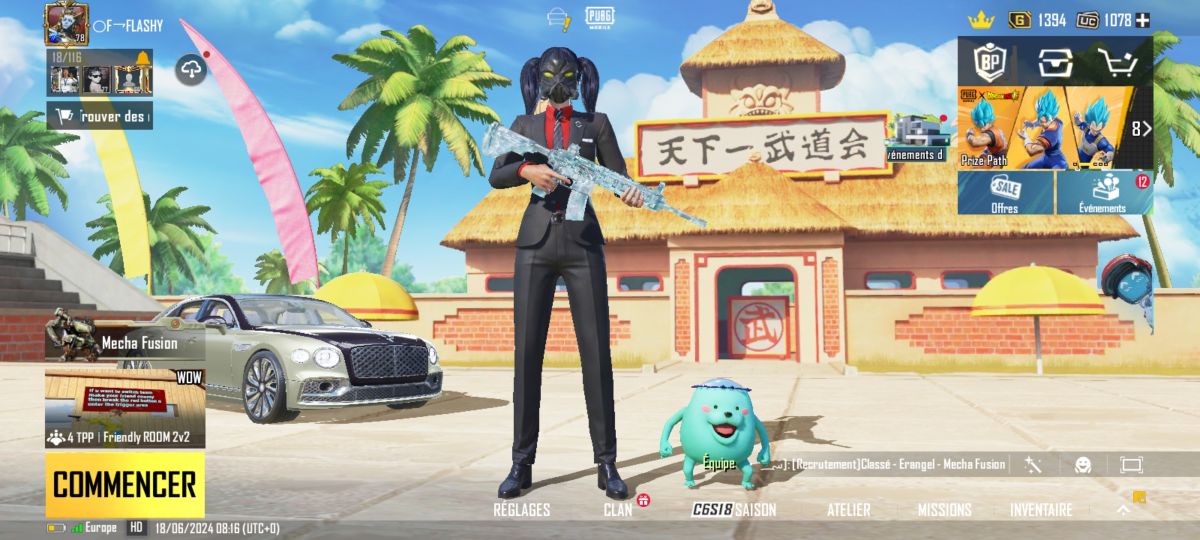Screen dimensions: 1200x540
Task: Open the shopping cart shop
Action: click(x=1119, y=63)
